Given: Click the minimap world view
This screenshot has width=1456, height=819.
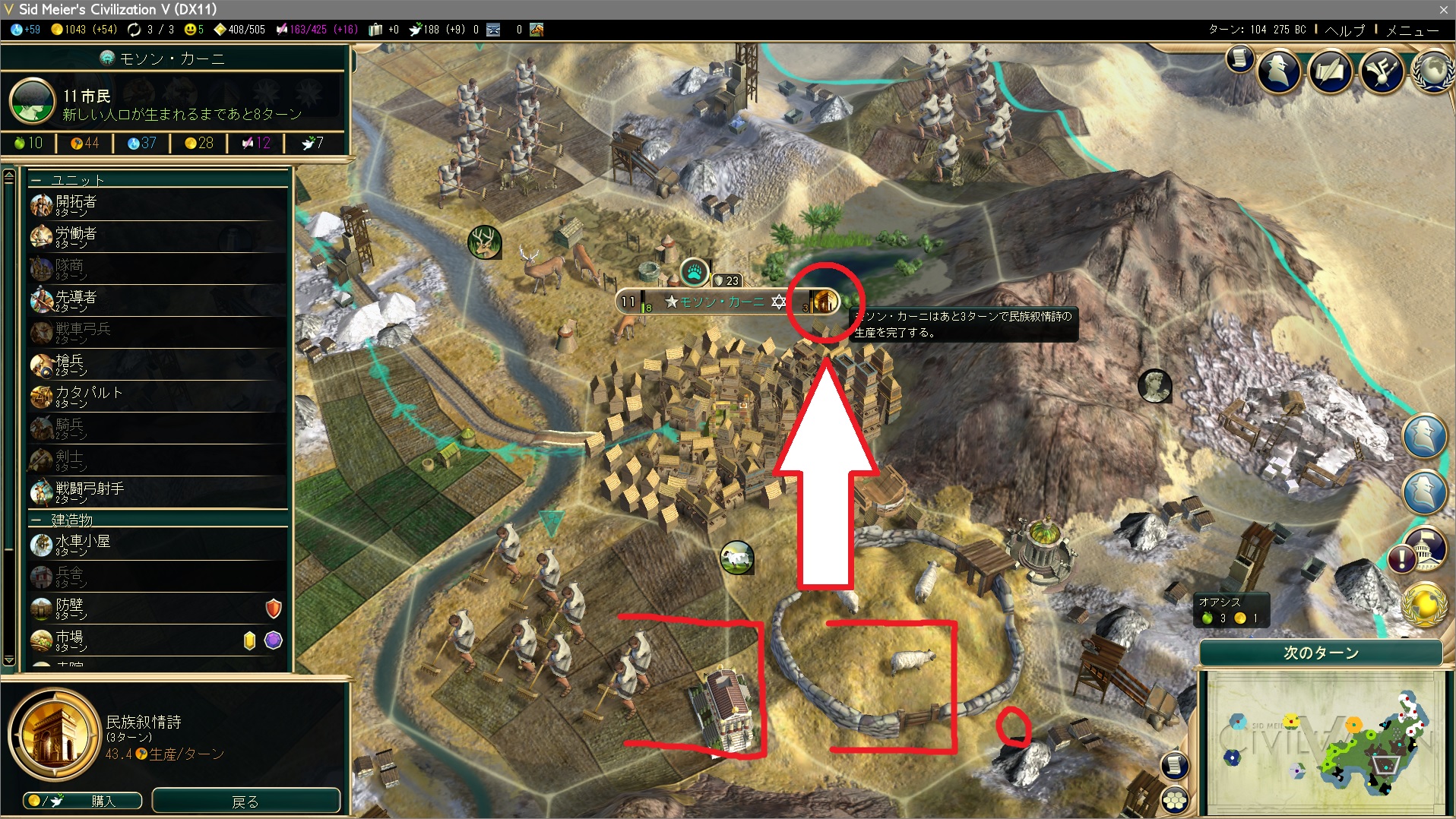Looking at the screenshot, I should [x=1322, y=741].
